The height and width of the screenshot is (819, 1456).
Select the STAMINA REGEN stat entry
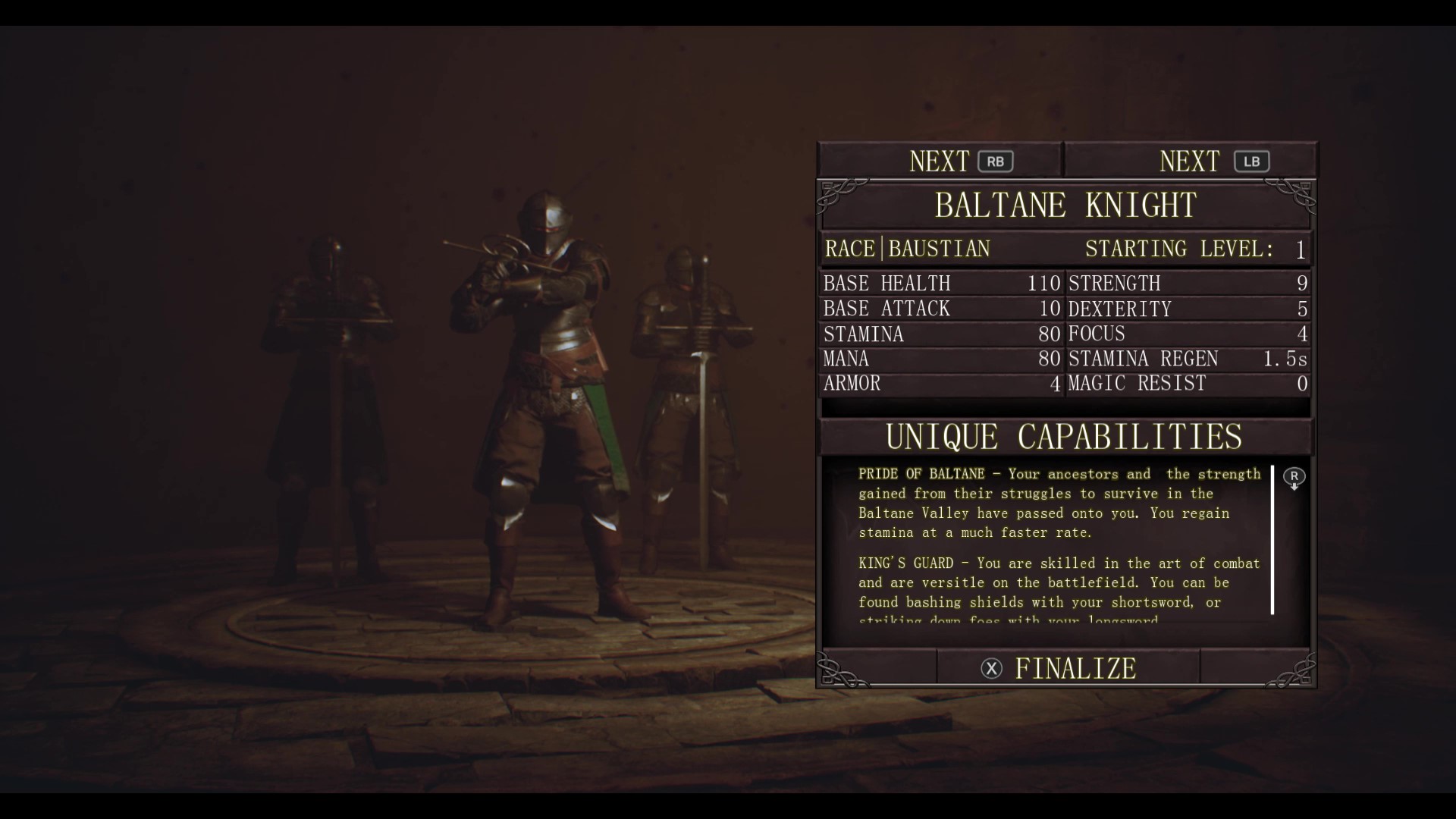(1144, 359)
